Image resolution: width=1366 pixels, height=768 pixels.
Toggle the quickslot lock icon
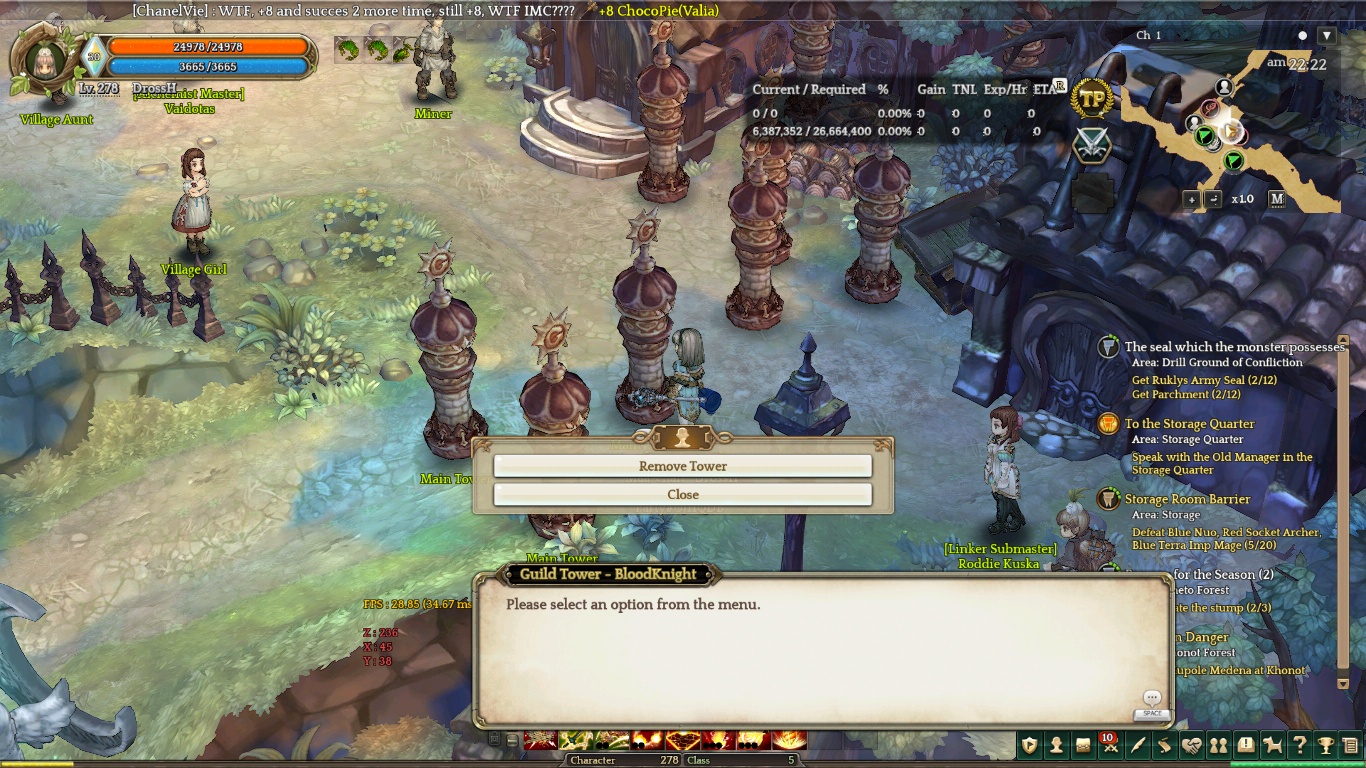click(x=494, y=740)
